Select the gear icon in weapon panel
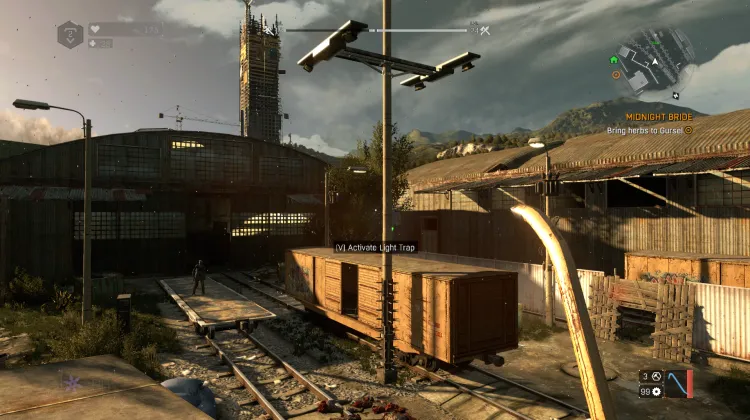This screenshot has width=750, height=420. (657, 391)
